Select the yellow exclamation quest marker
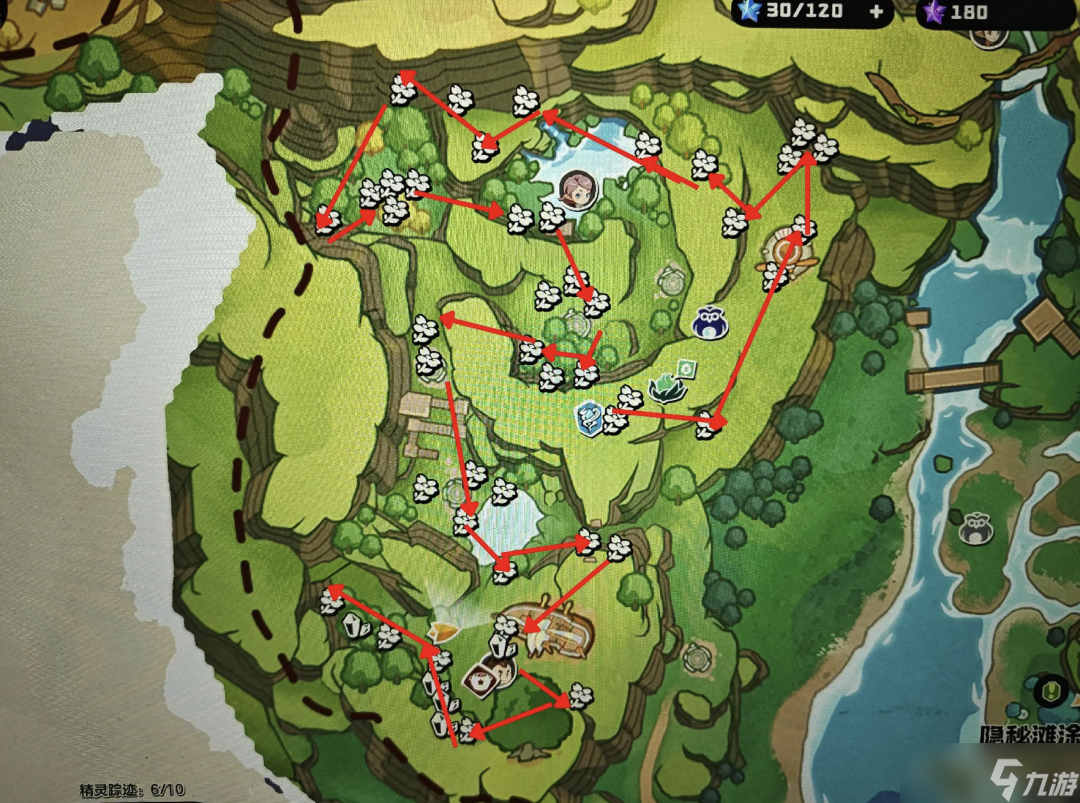This screenshot has width=1080, height=803. pyautogui.click(x=1051, y=690)
